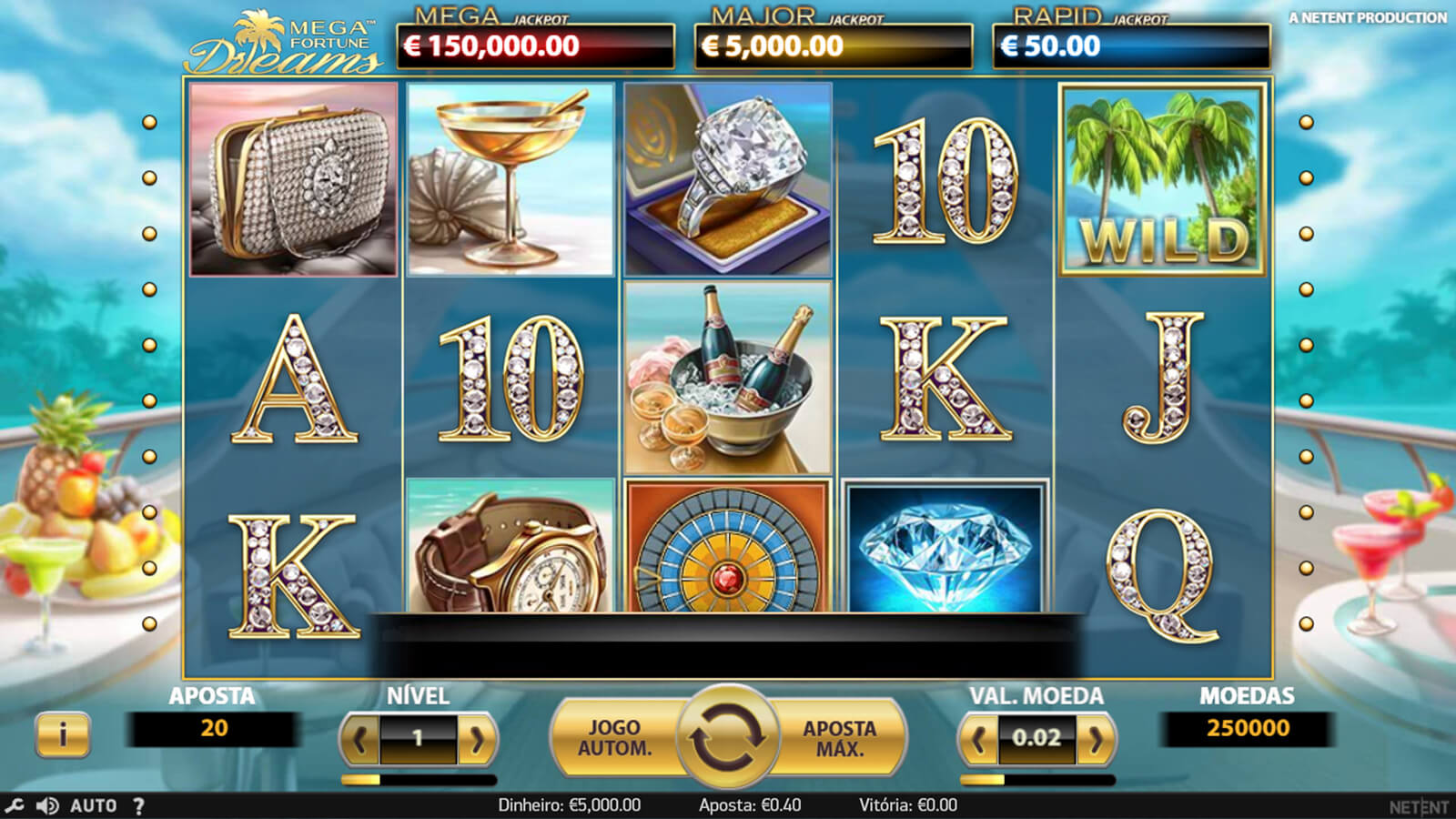
Task: Show help with the question mark
Action: click(x=138, y=805)
